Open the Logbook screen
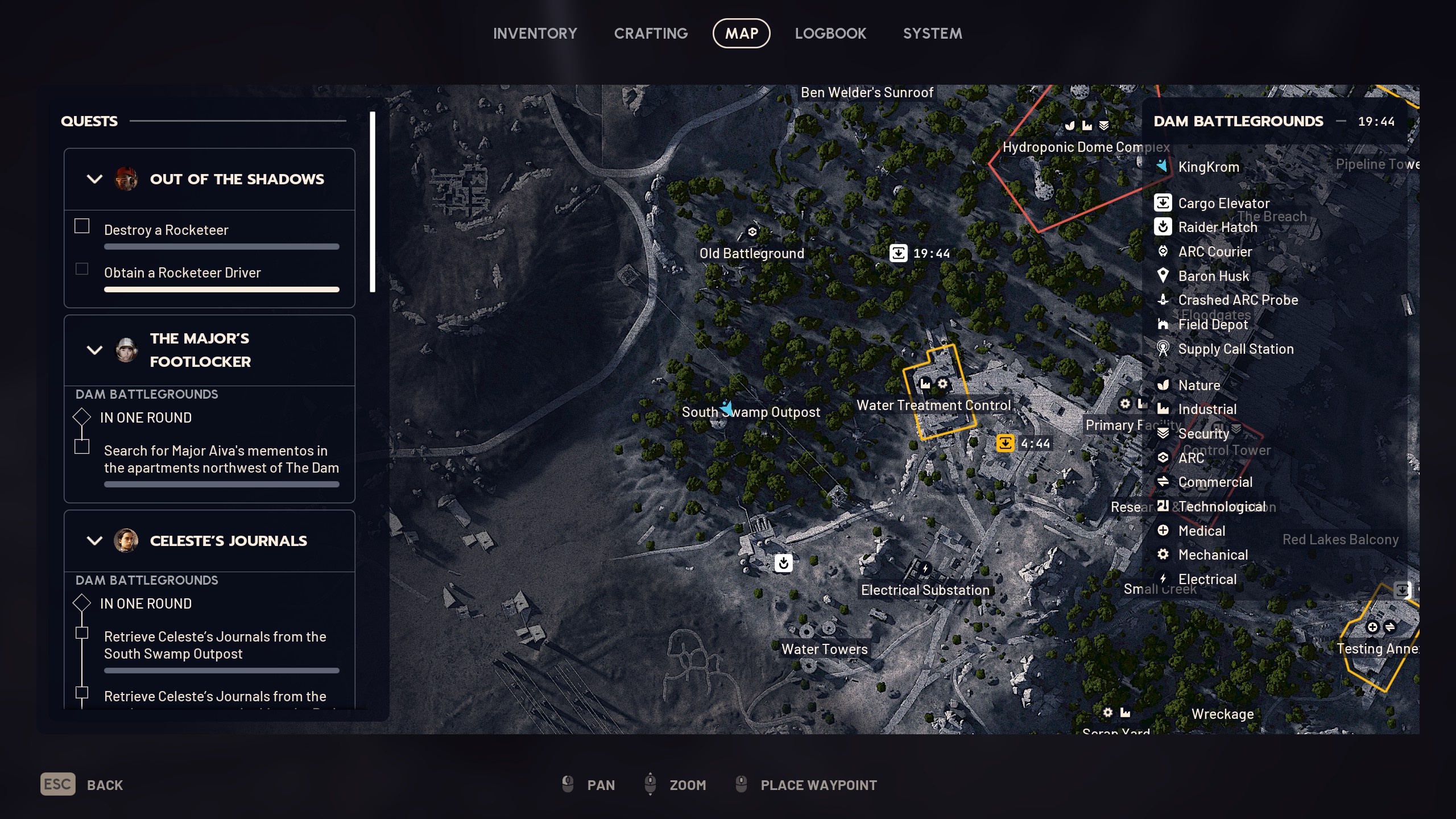This screenshot has width=1456, height=819. (830, 33)
